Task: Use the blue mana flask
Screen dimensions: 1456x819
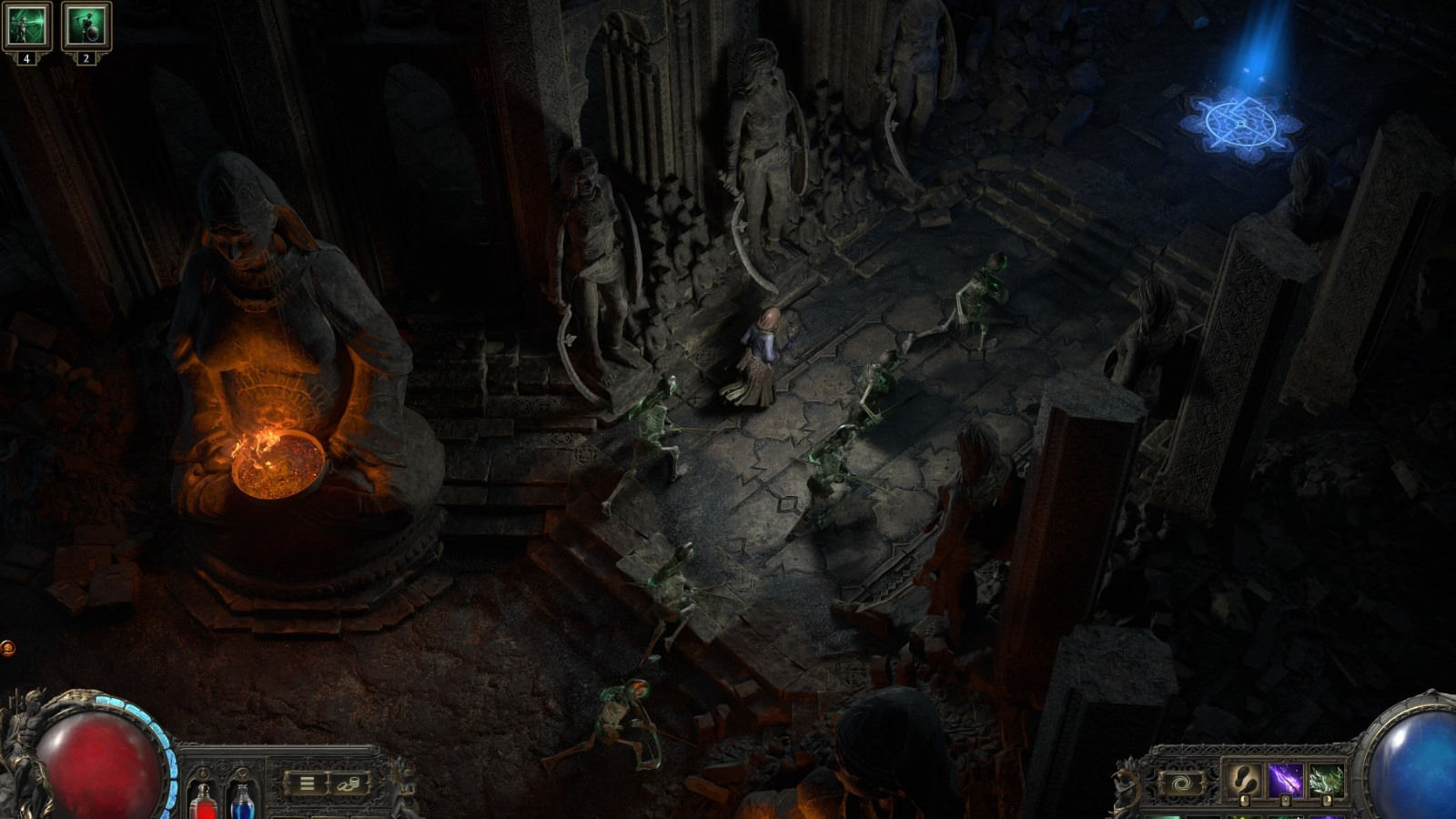Action: (x=242, y=801)
